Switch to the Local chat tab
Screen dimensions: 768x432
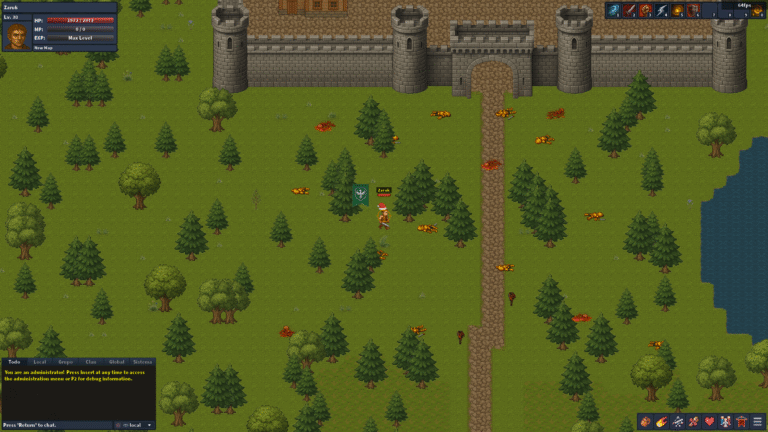click(40, 361)
